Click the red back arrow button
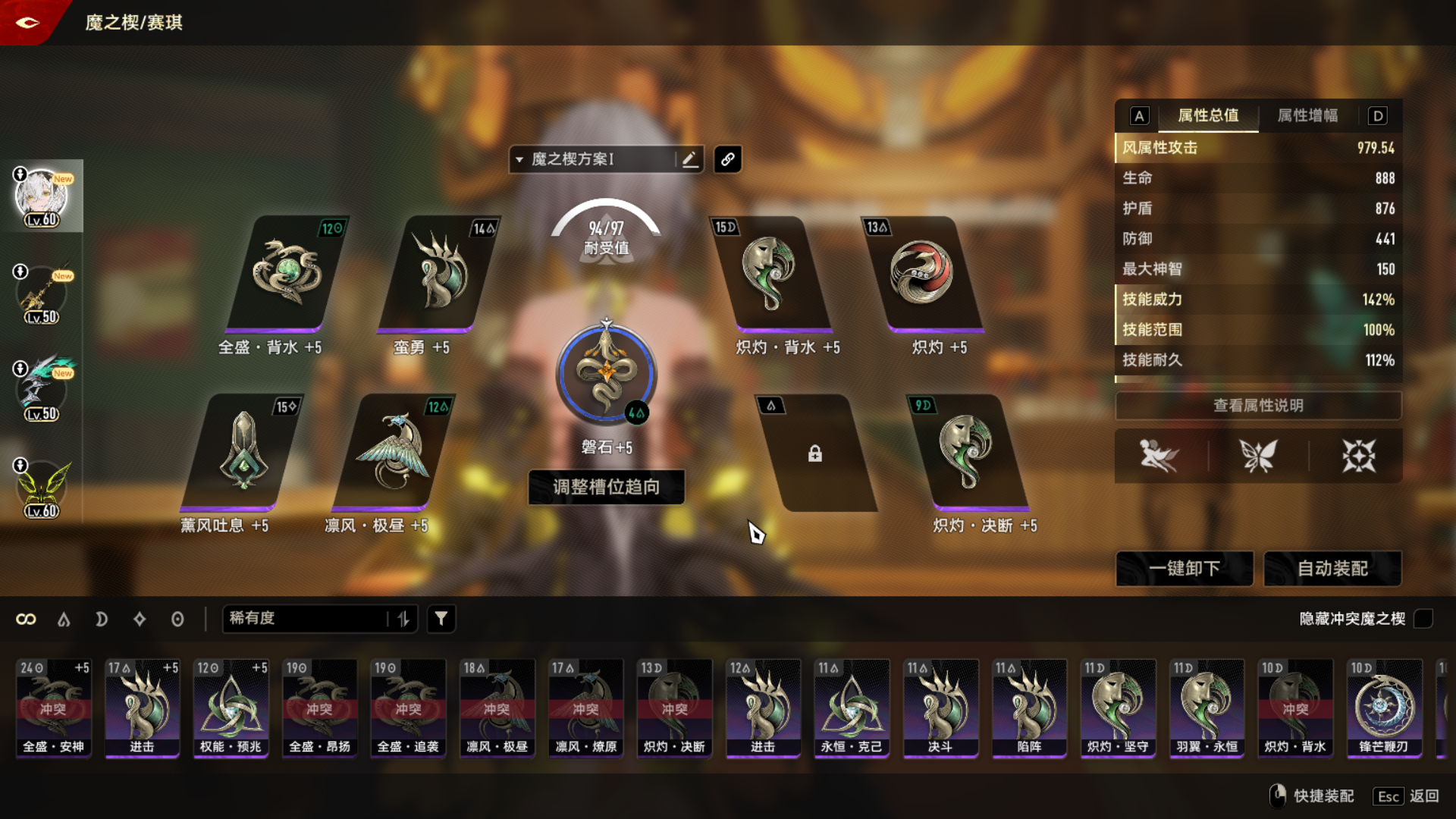 click(27, 23)
